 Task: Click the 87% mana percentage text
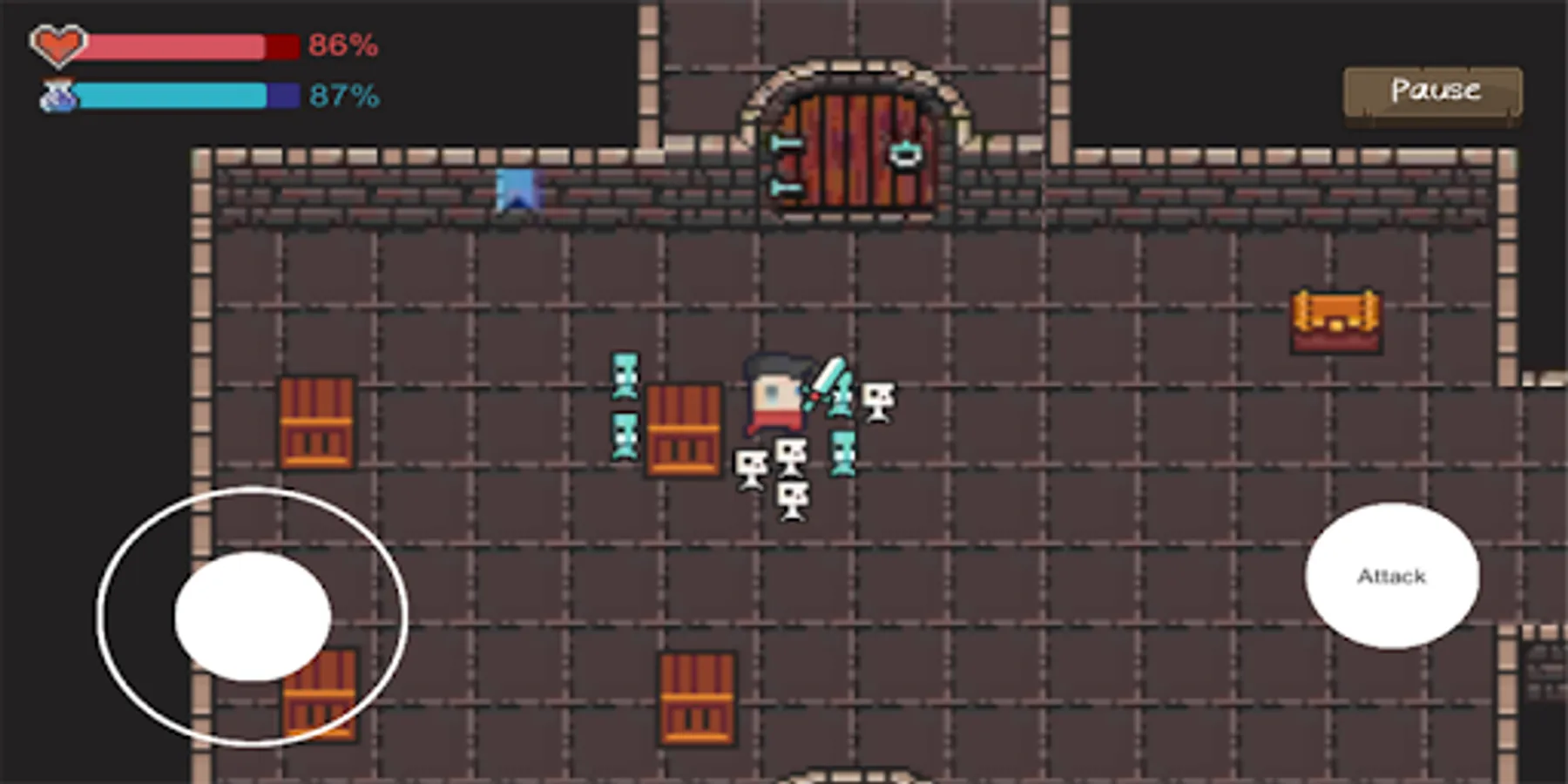(343, 96)
